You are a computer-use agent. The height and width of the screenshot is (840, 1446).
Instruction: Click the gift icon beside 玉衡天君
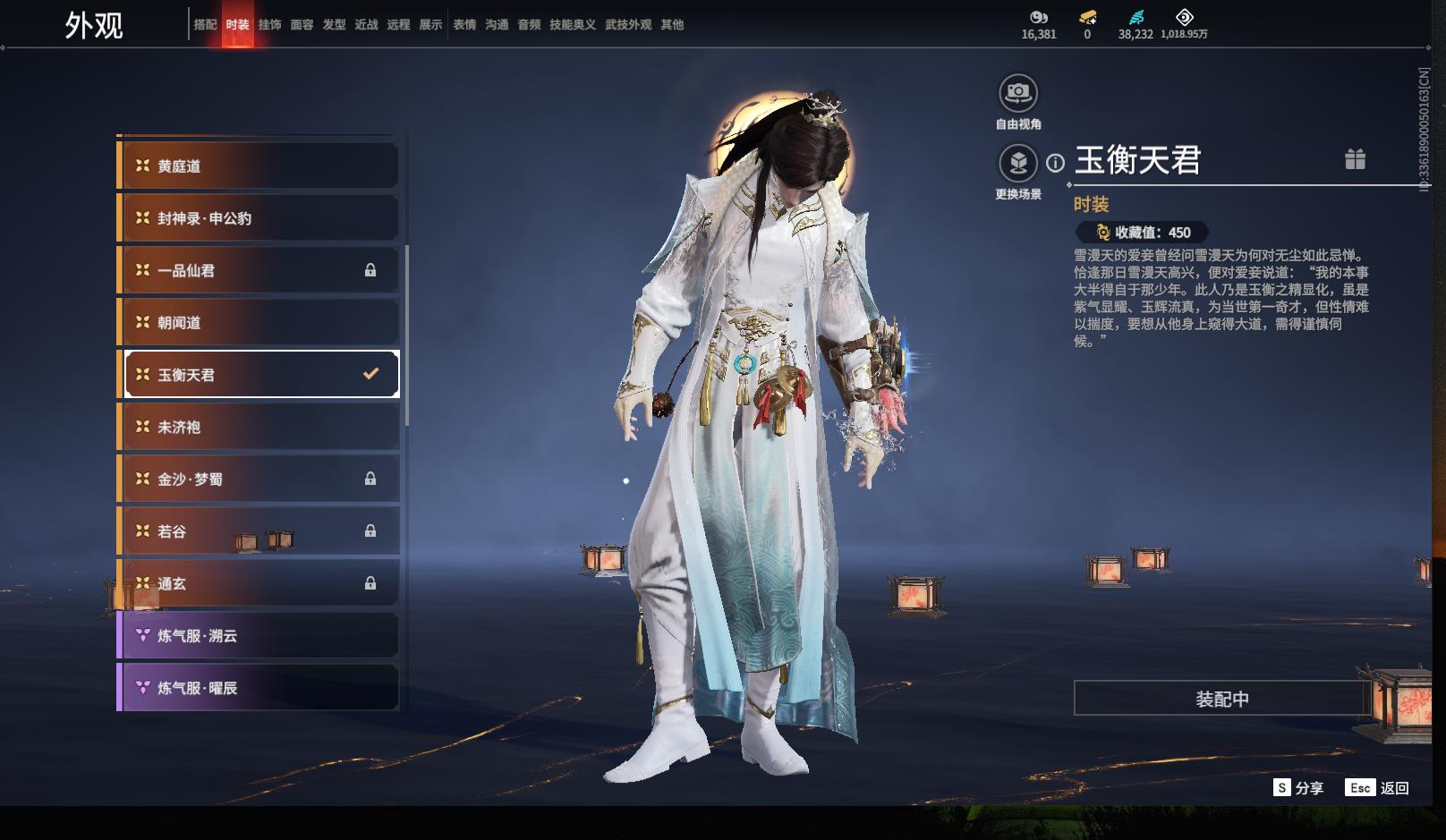[1355, 159]
